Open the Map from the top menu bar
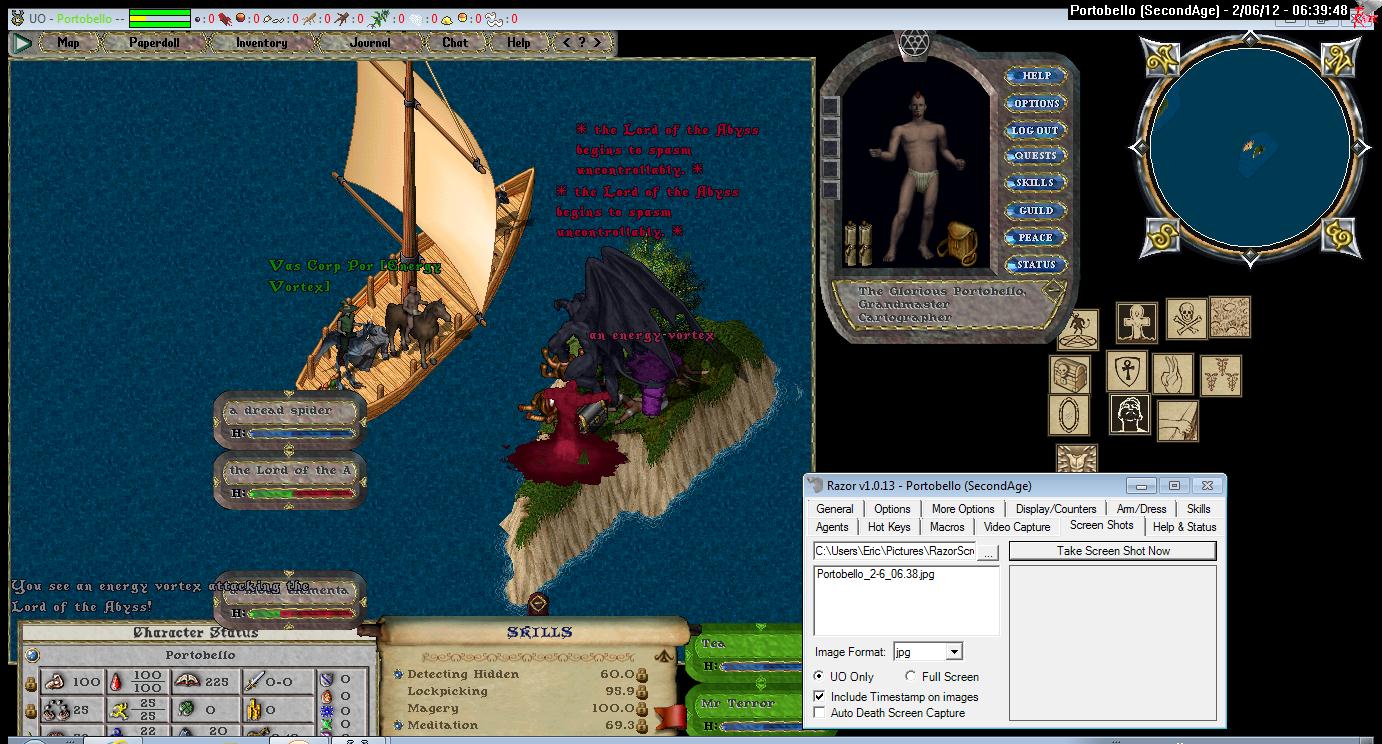 (x=68, y=43)
